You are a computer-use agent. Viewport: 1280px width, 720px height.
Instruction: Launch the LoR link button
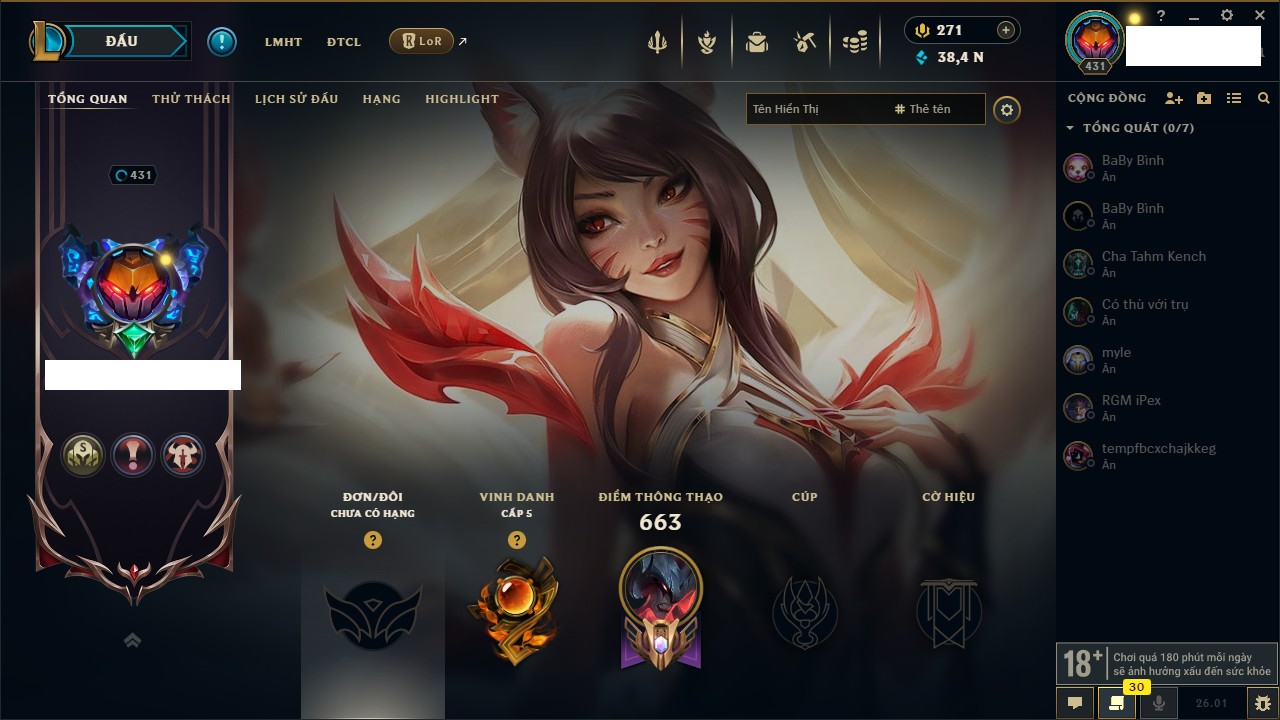(421, 41)
